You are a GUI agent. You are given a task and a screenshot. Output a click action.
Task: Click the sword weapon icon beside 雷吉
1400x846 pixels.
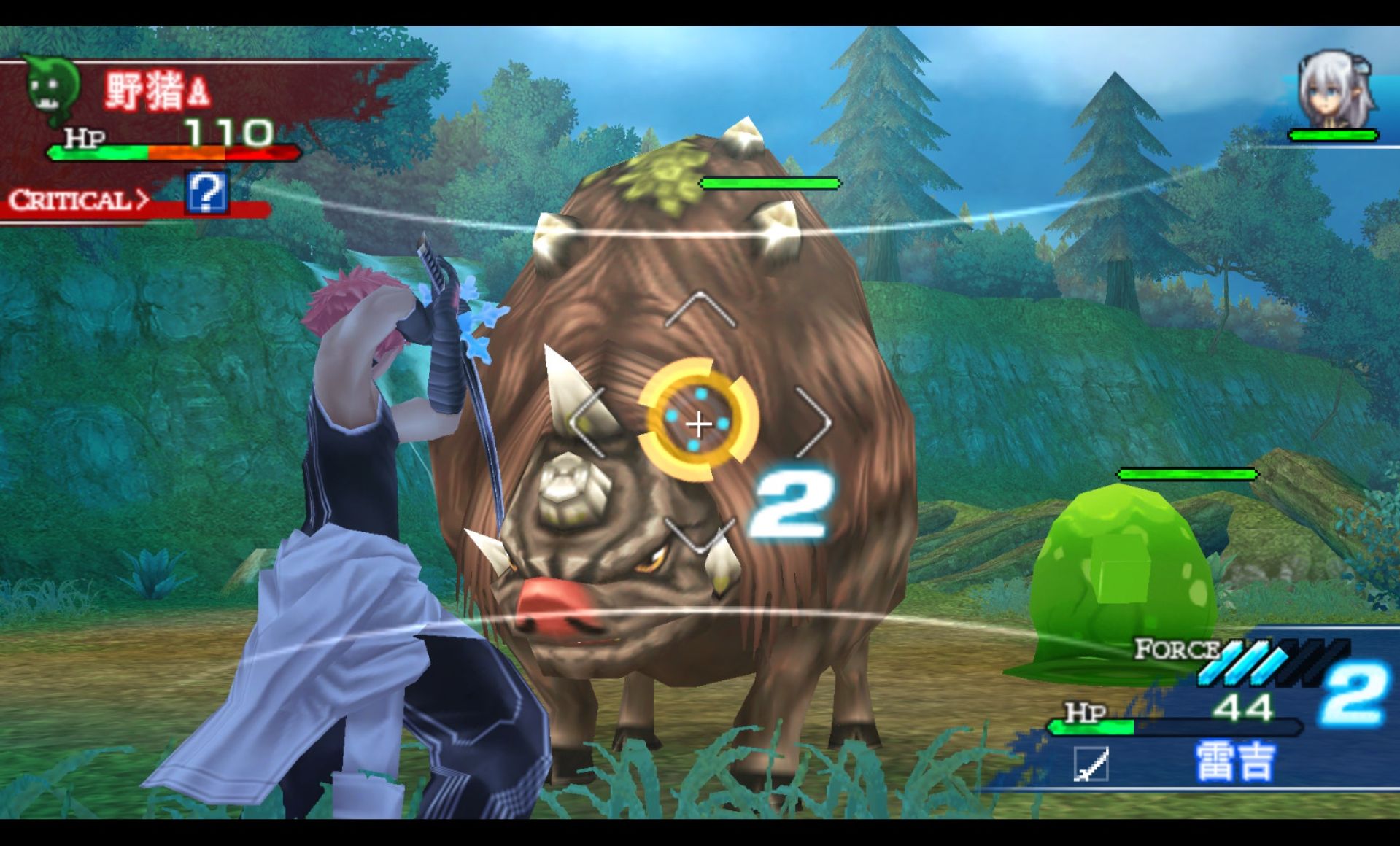[1091, 764]
